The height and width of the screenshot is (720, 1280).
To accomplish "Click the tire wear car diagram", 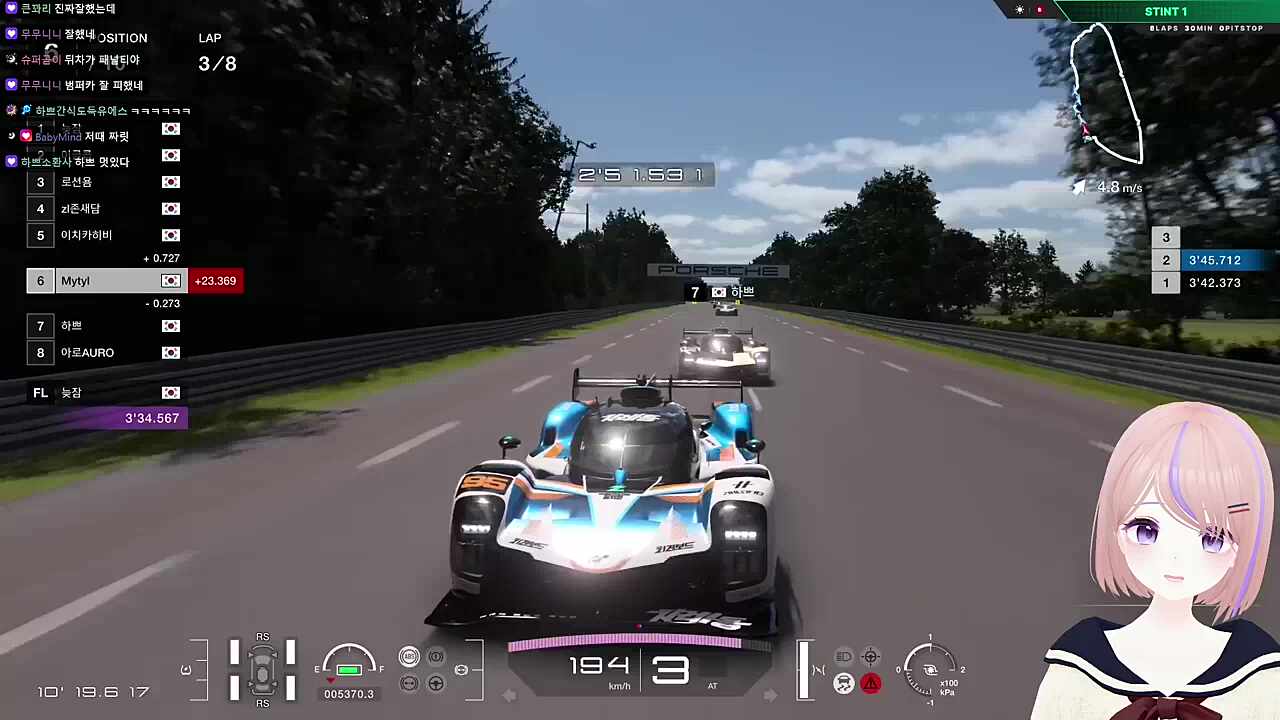I will coord(262,668).
